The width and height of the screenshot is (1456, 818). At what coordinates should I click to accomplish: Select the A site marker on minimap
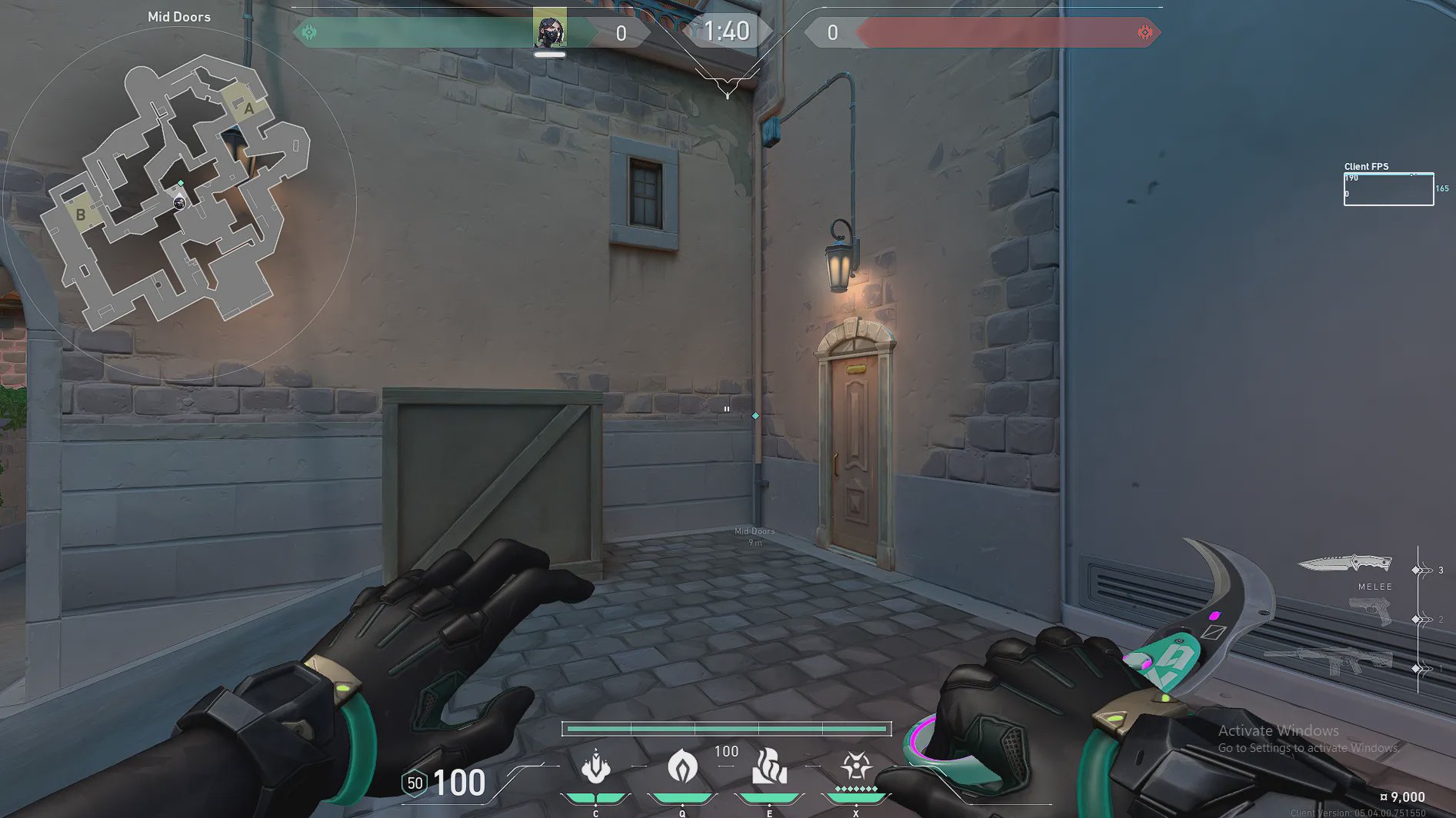[248, 108]
